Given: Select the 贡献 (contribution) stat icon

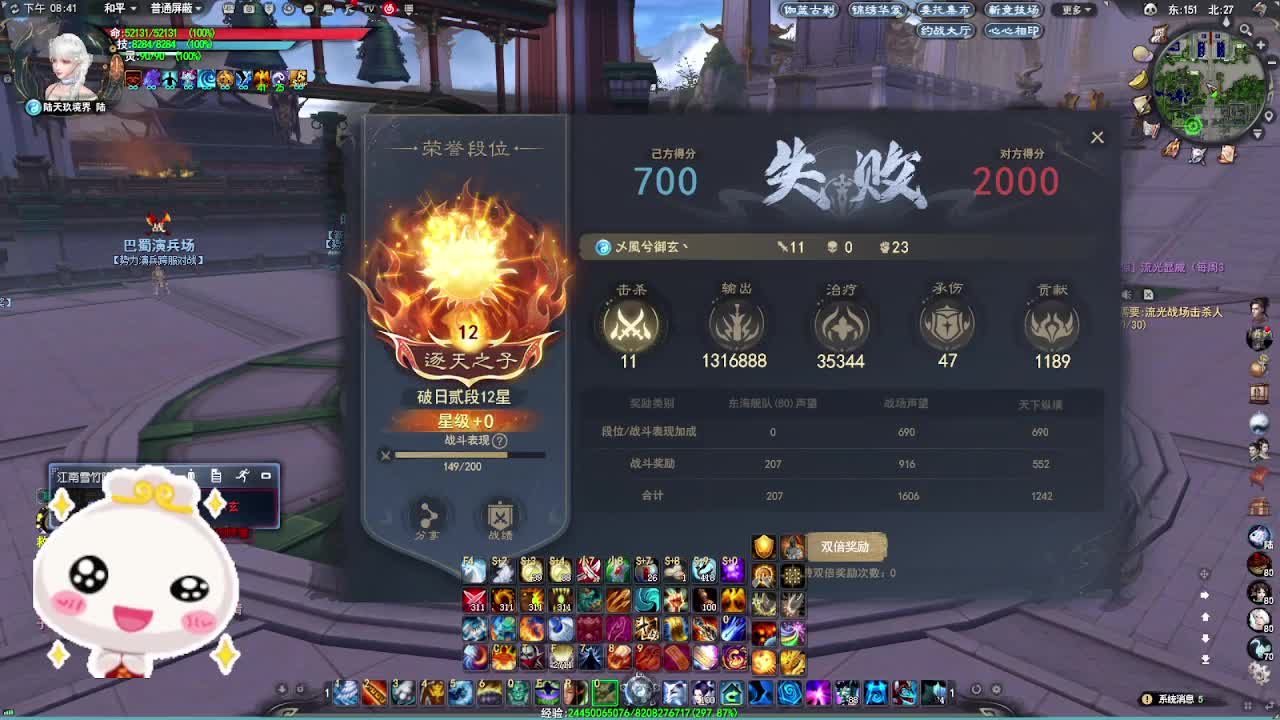Looking at the screenshot, I should tap(1050, 323).
